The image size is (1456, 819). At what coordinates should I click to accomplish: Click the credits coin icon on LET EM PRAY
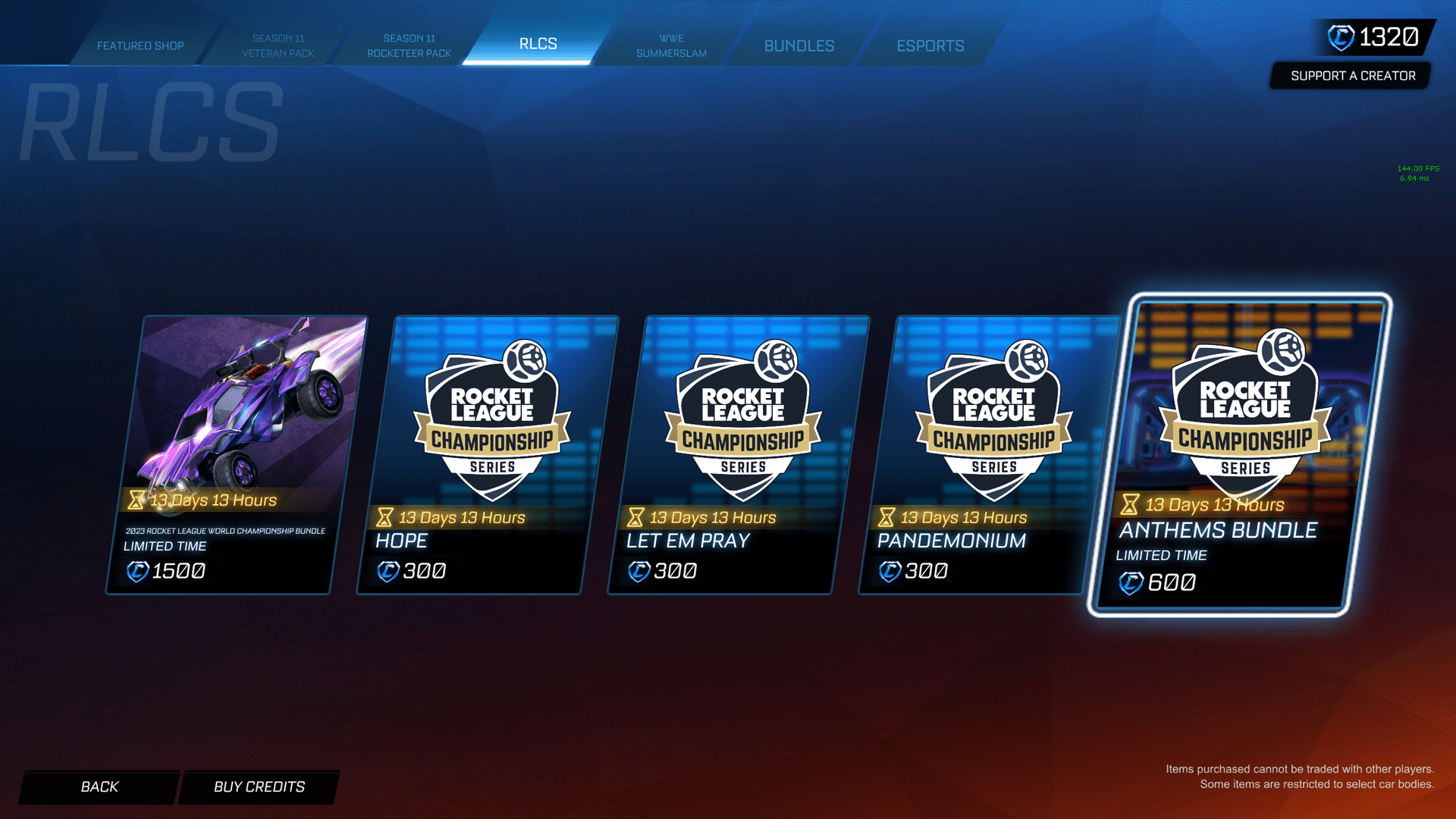coord(638,571)
